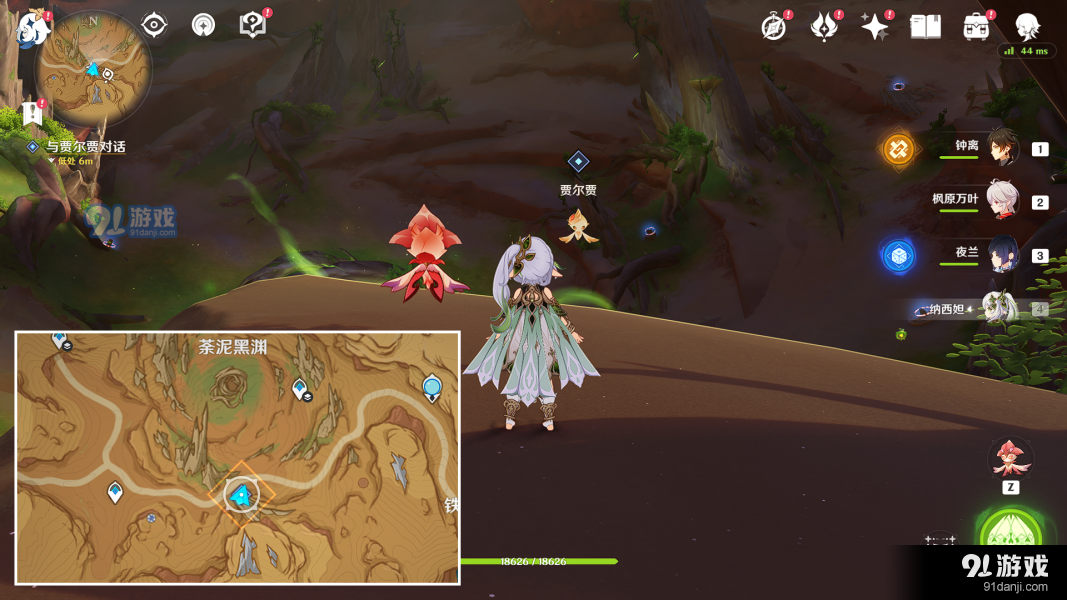The height and width of the screenshot is (600, 1067).
Task: Select active character 纳西妲 in party list
Action: tap(1000, 309)
